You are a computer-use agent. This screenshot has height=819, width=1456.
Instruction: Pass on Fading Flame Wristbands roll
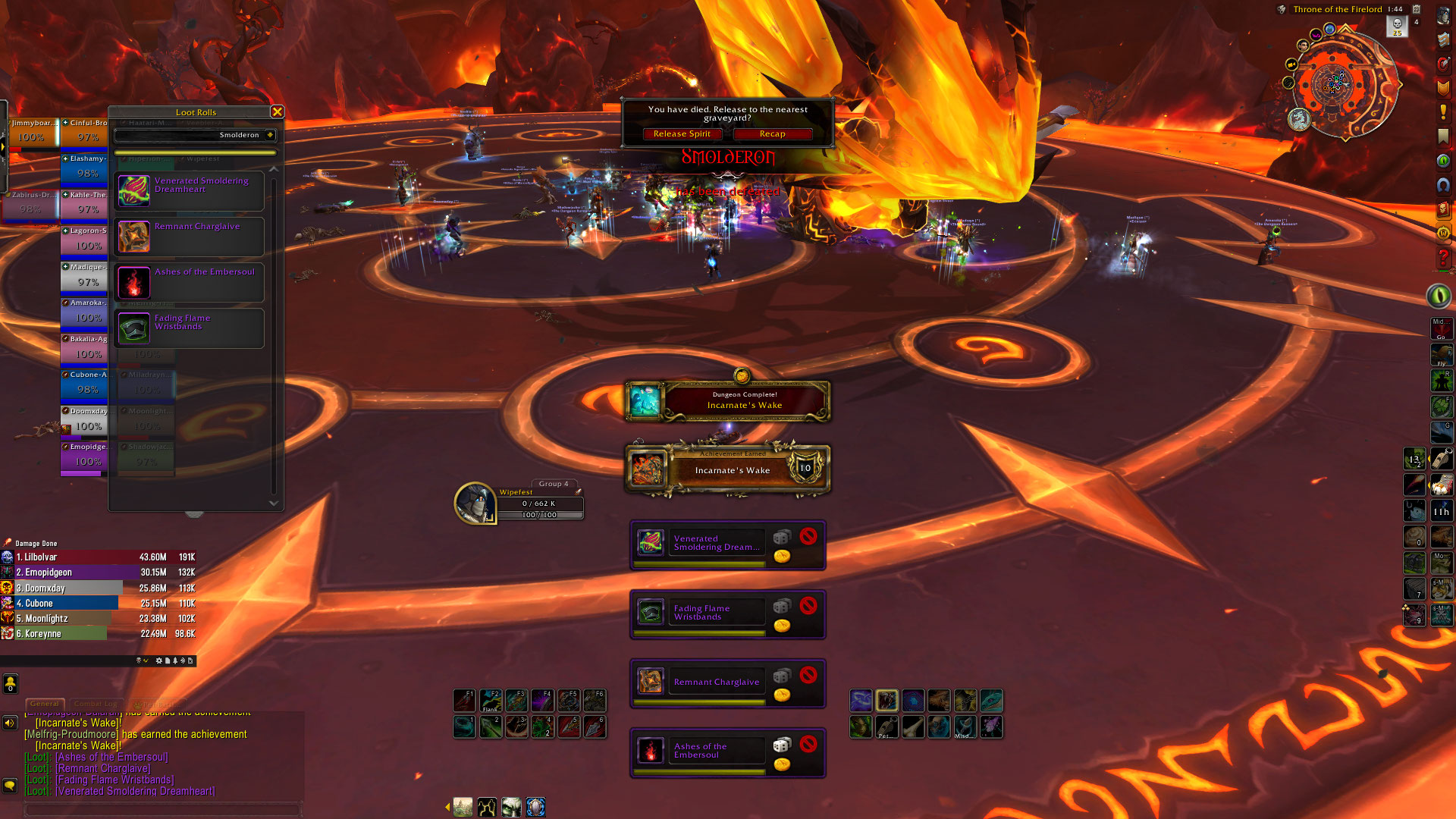click(808, 605)
